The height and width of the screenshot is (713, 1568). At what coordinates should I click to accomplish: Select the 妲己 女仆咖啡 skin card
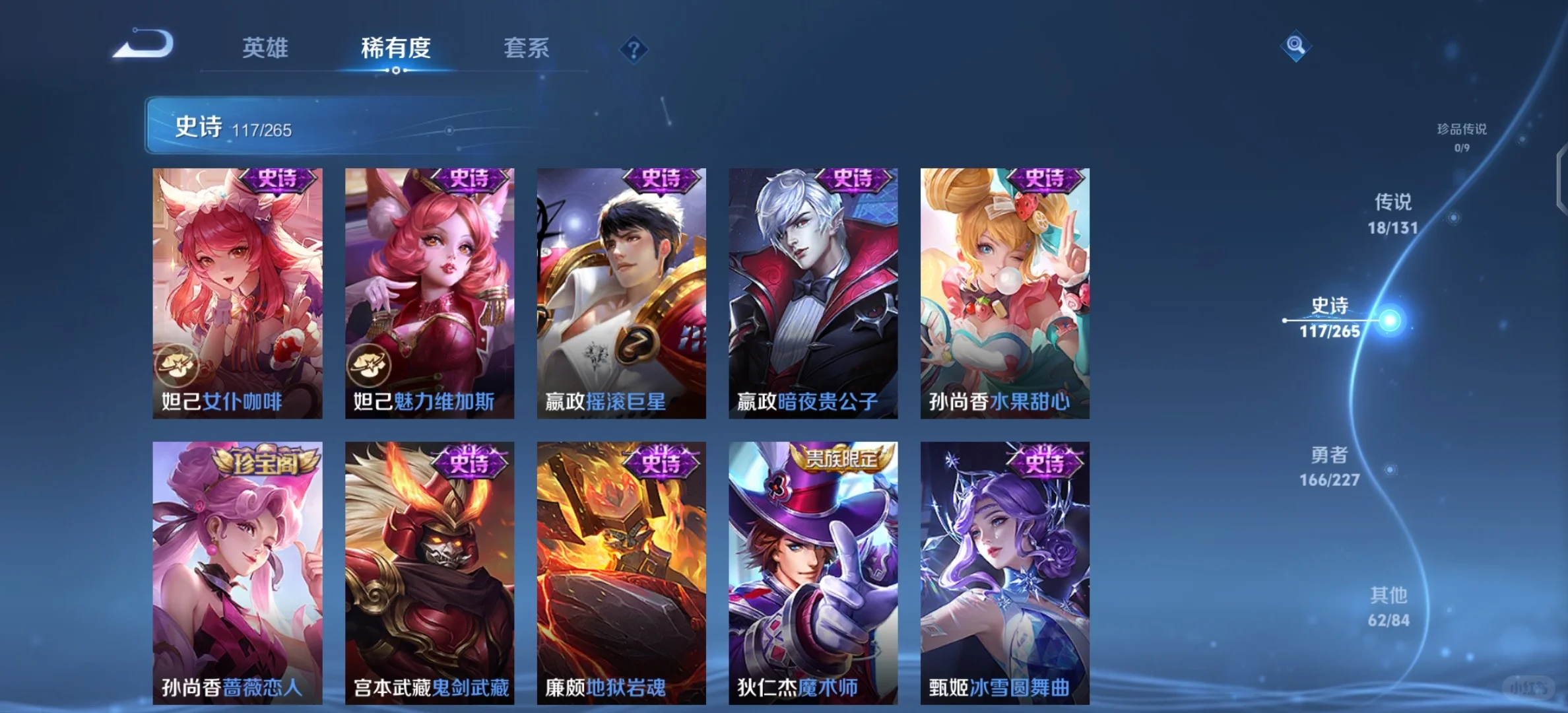coord(238,293)
